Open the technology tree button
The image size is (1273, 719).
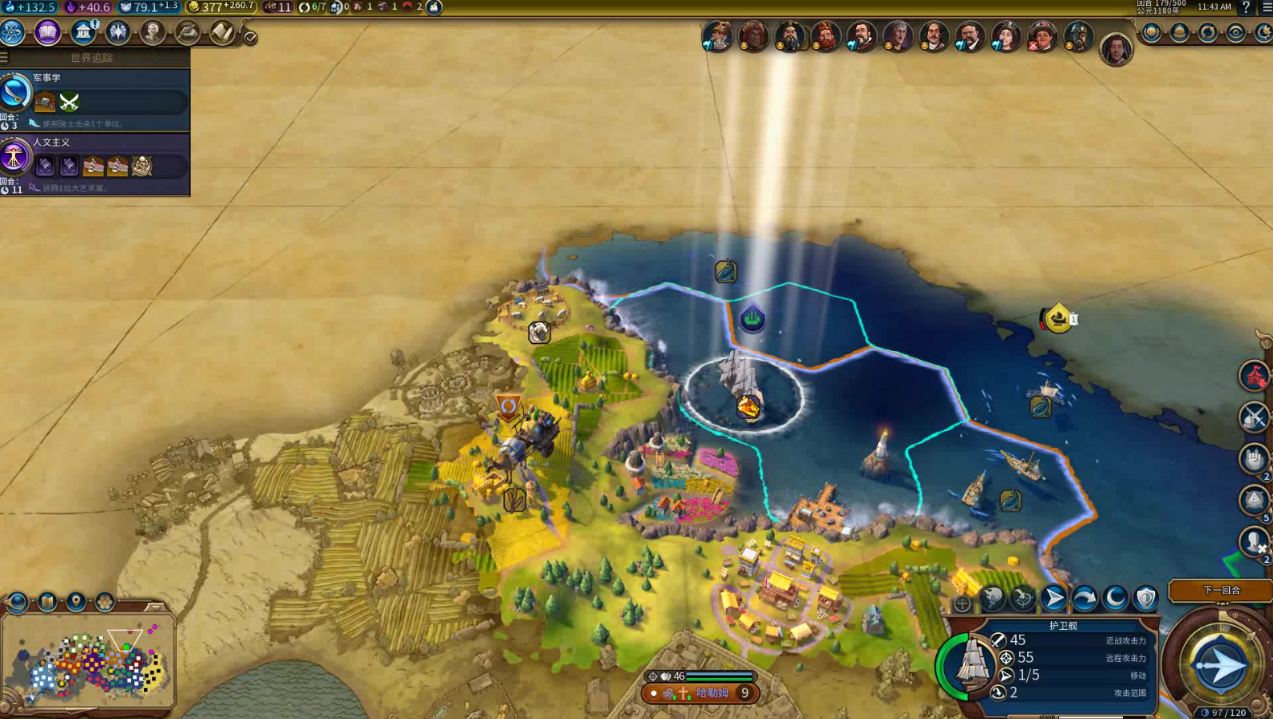coord(13,33)
